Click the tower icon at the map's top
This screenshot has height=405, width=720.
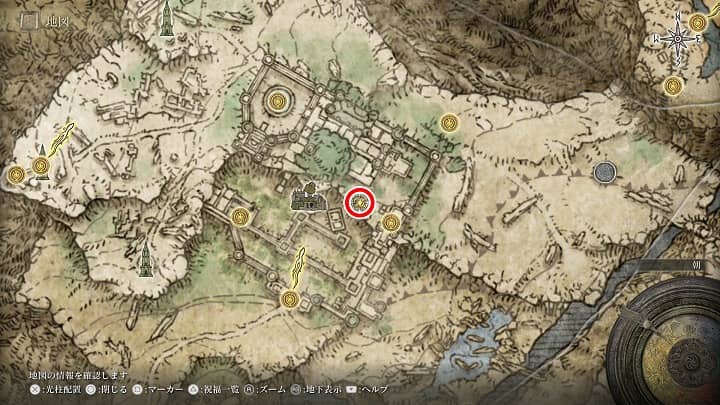pyautogui.click(x=166, y=22)
